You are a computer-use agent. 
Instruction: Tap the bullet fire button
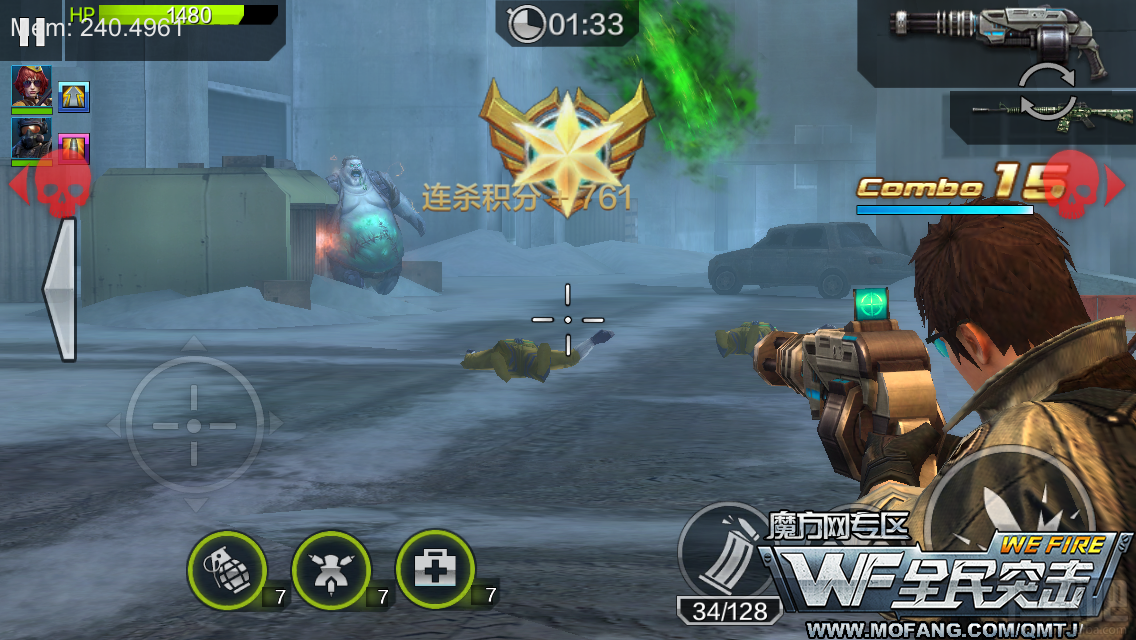click(1008, 510)
